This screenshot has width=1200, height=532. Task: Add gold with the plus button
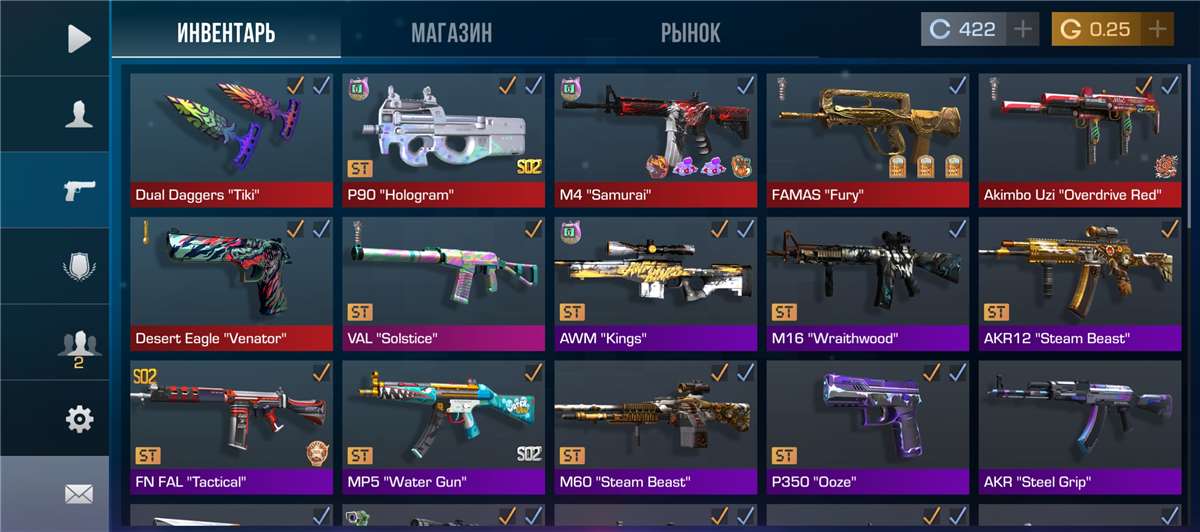[1157, 30]
